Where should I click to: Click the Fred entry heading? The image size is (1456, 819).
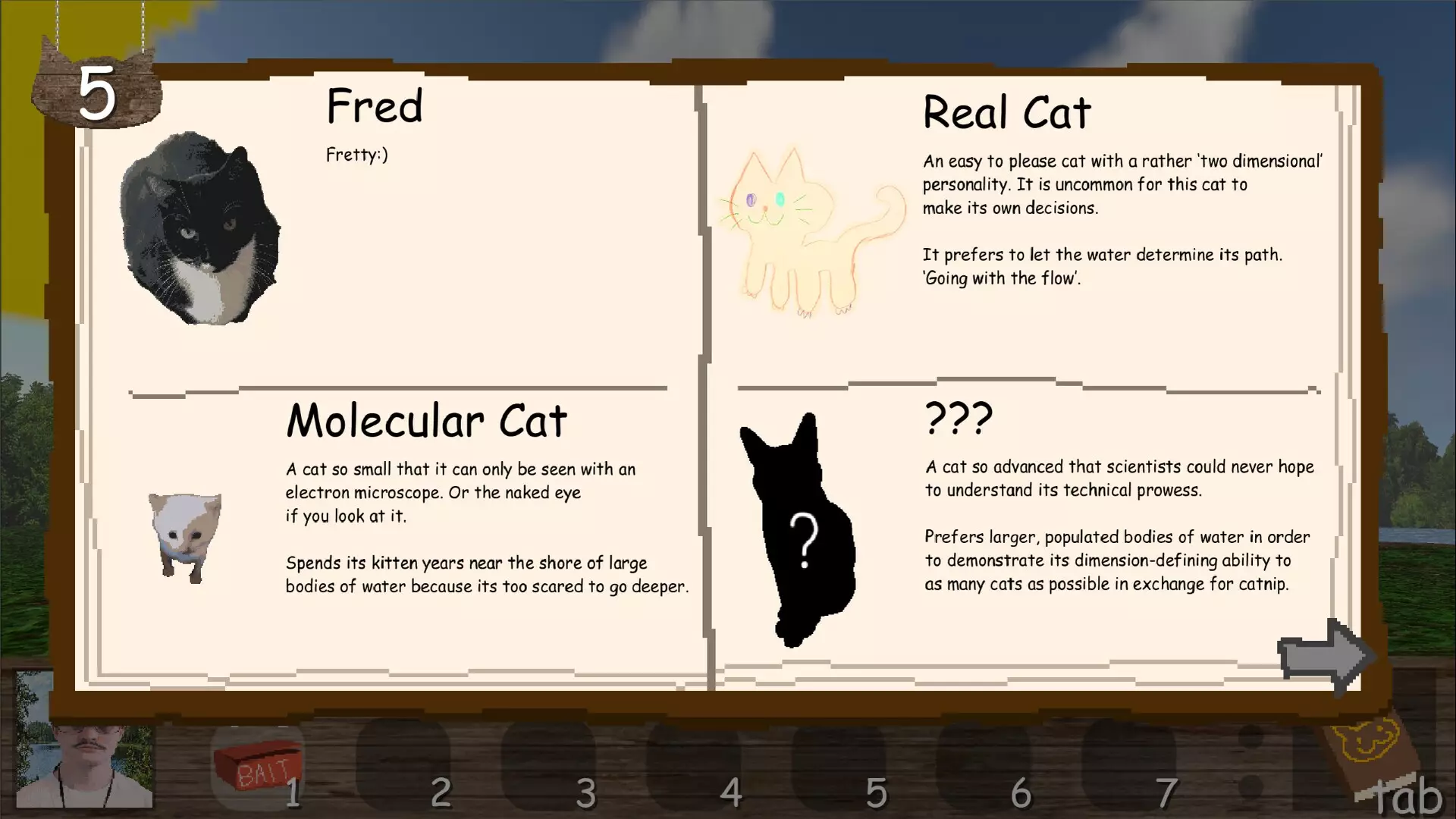coord(375,106)
